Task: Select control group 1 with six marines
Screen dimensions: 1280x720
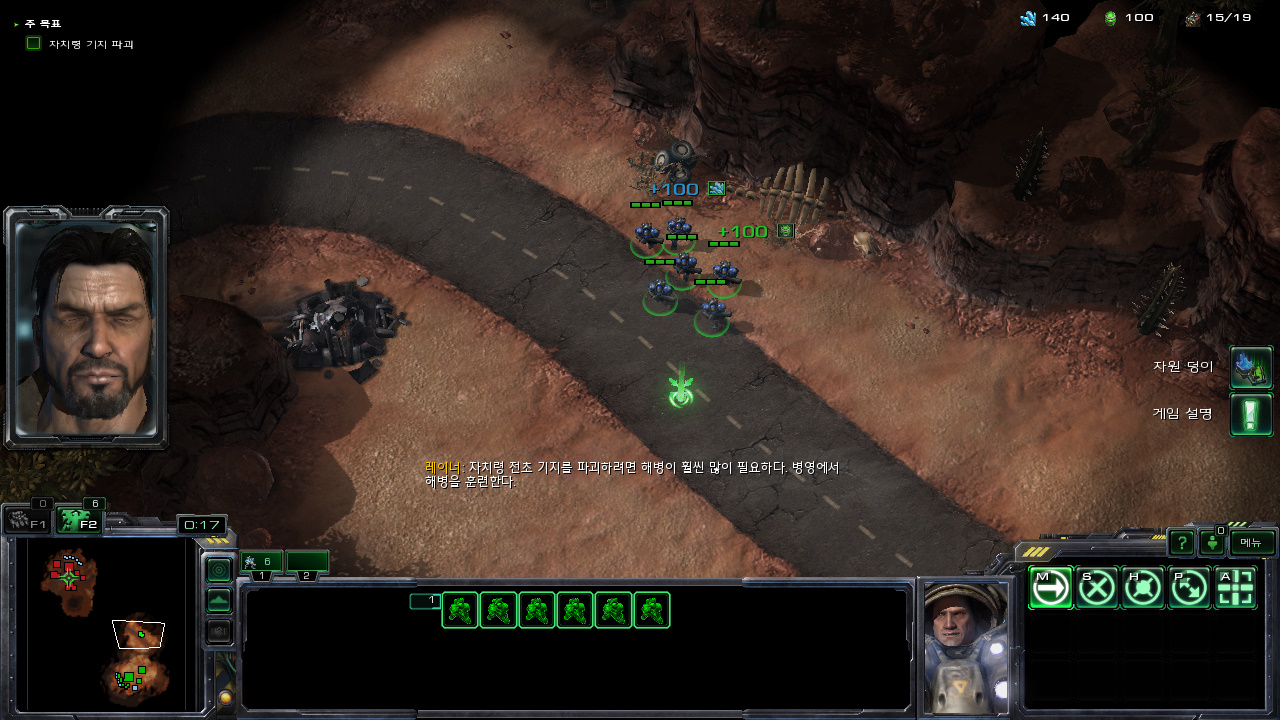Action: [x=261, y=562]
